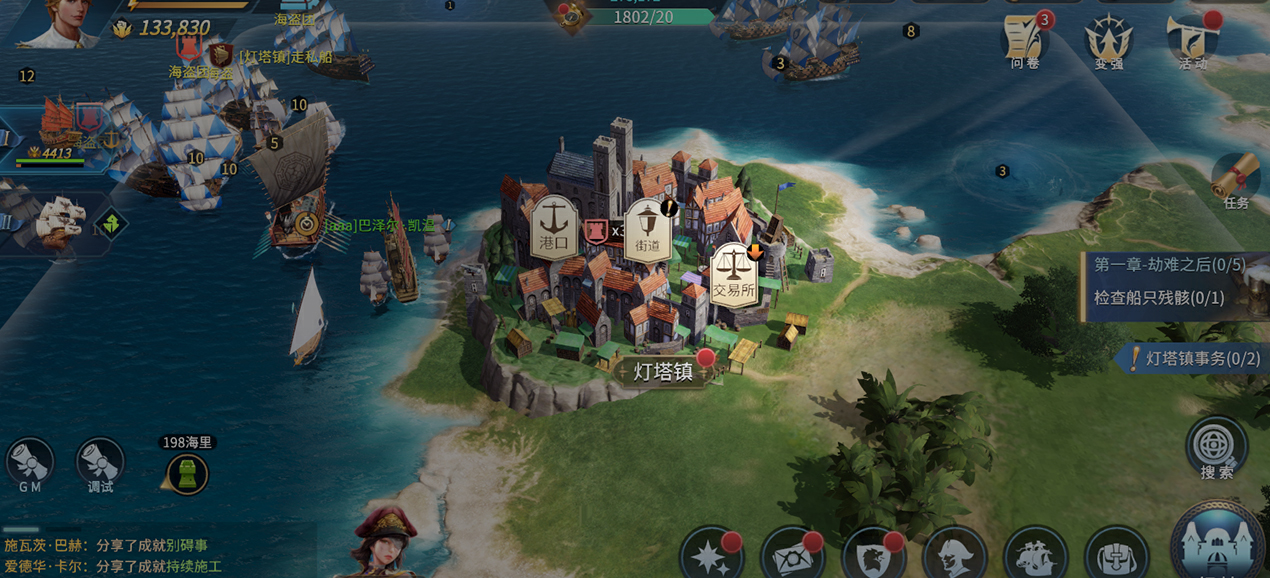Viewport: 1270px width, 578px height.
Task: Enter the 街道 street lantern button
Action: click(647, 229)
